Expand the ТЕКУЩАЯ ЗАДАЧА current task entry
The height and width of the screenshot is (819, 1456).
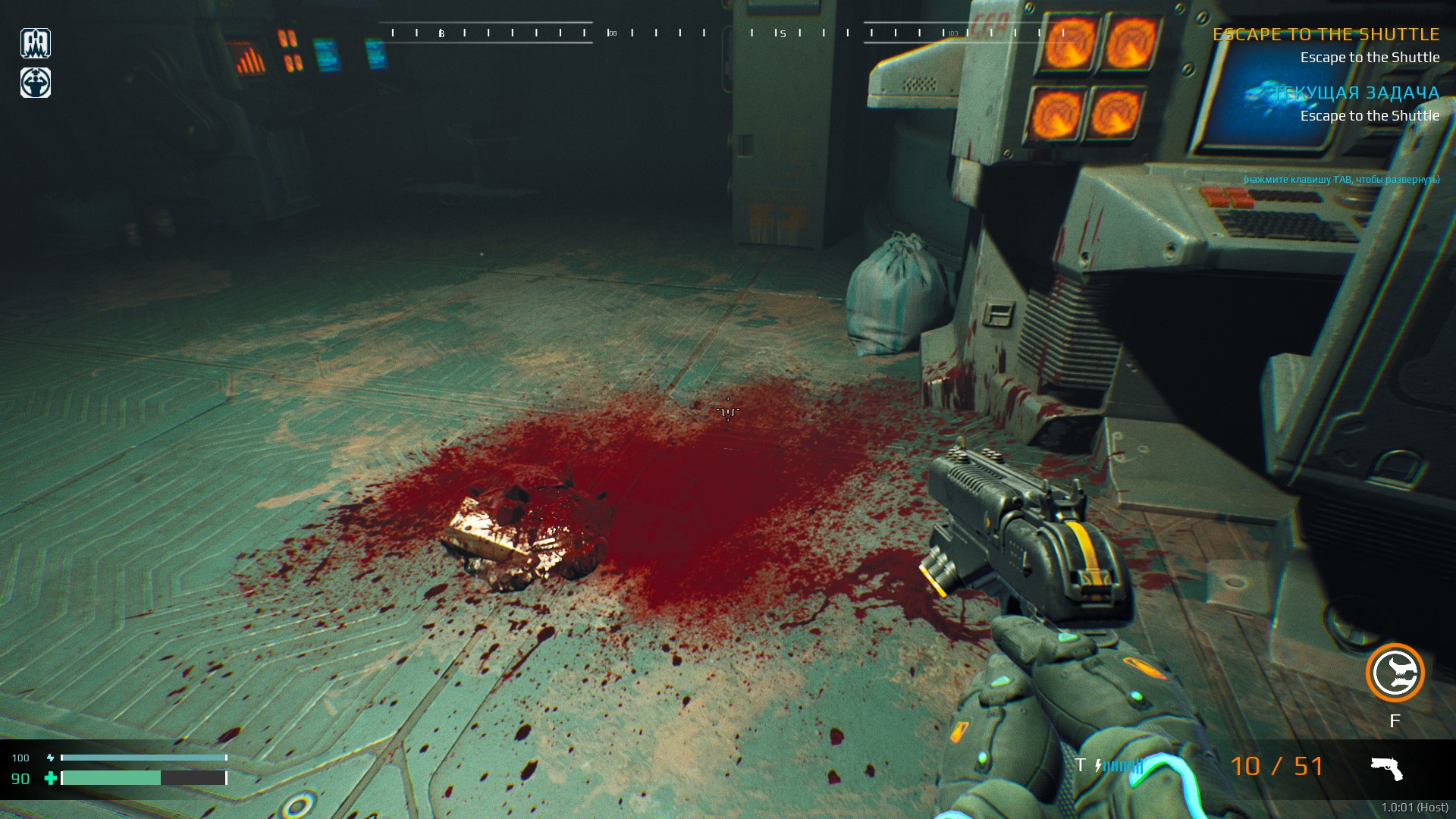pos(1355,93)
